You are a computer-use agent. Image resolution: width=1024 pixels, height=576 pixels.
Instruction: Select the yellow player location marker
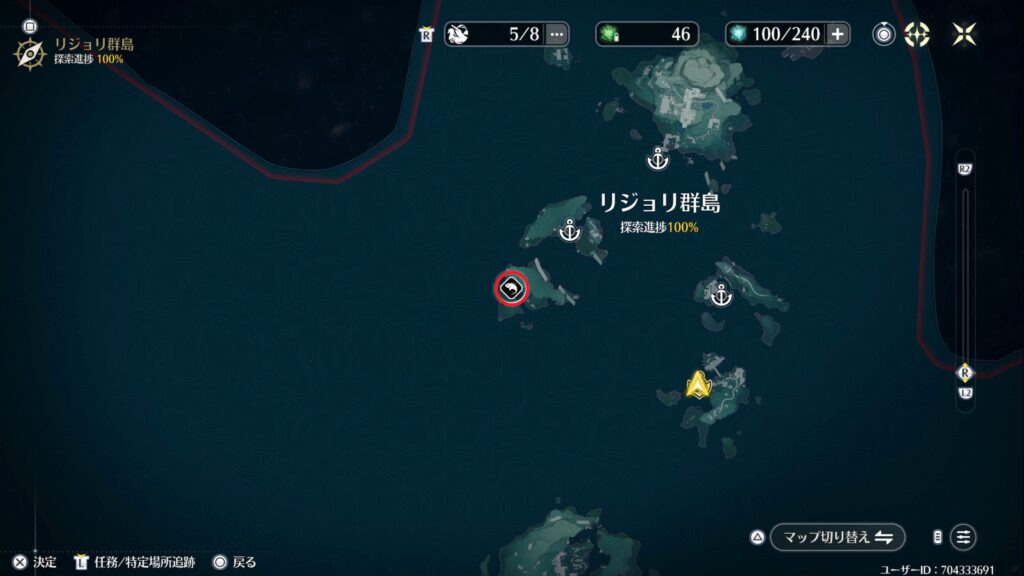pos(697,385)
